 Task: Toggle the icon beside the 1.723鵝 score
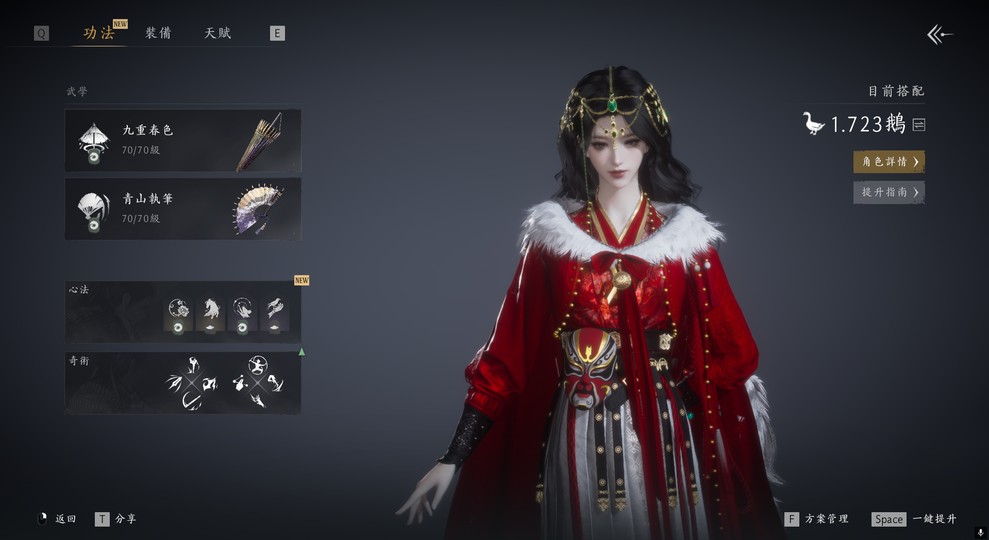pyautogui.click(x=918, y=125)
